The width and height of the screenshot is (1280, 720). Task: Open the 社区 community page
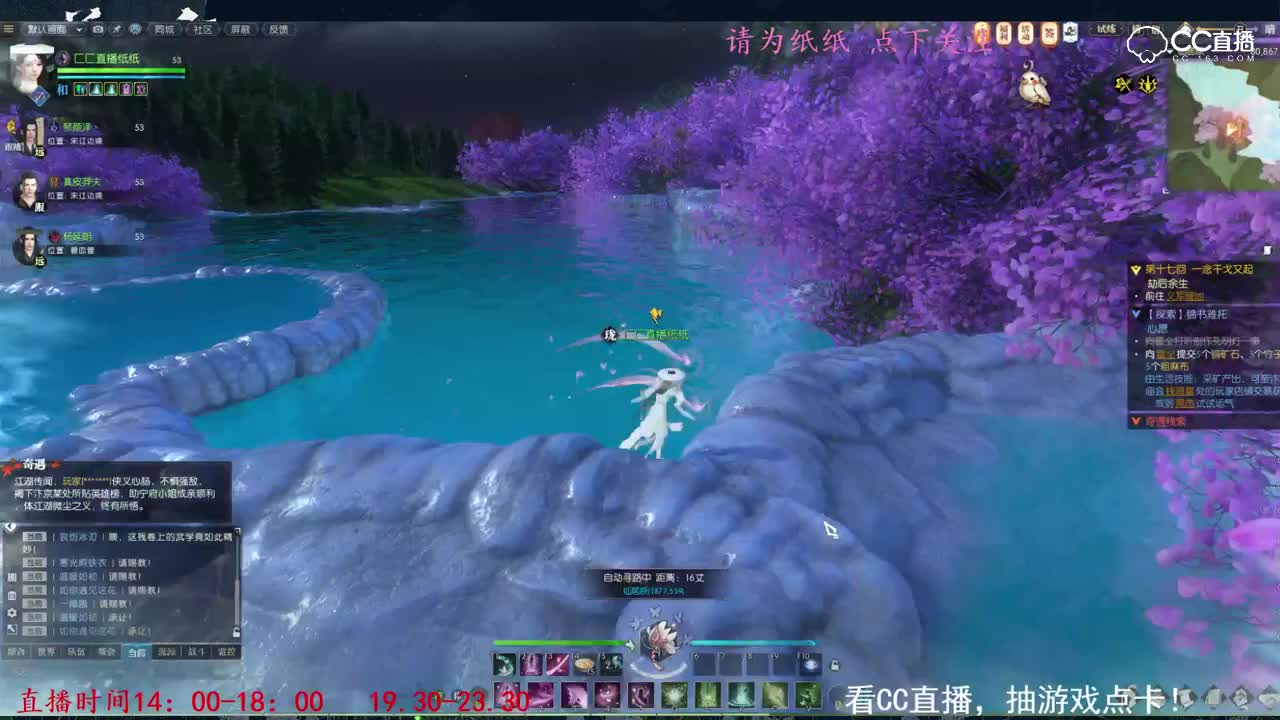pyautogui.click(x=204, y=29)
